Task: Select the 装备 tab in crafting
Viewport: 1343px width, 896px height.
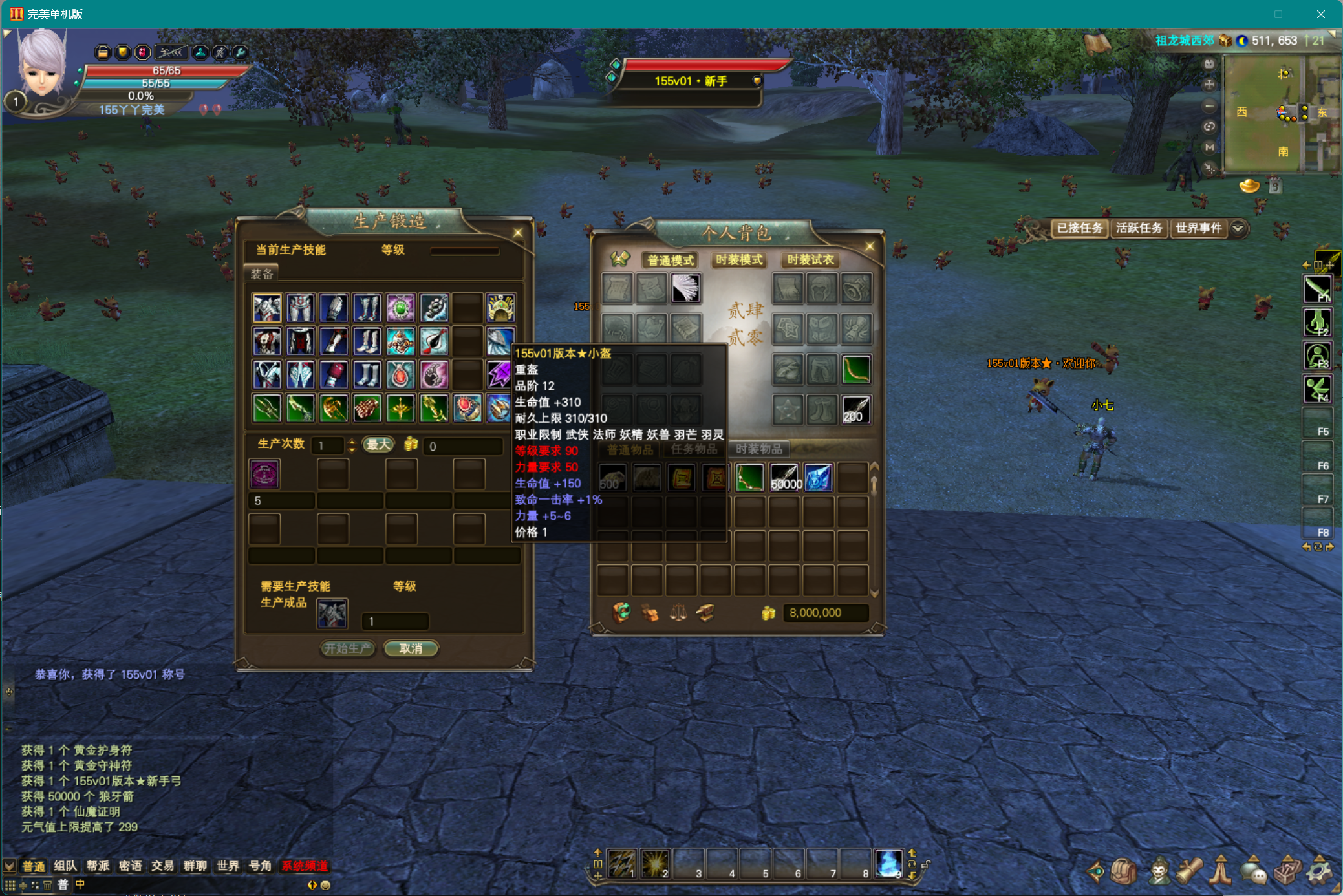Action: (x=262, y=274)
